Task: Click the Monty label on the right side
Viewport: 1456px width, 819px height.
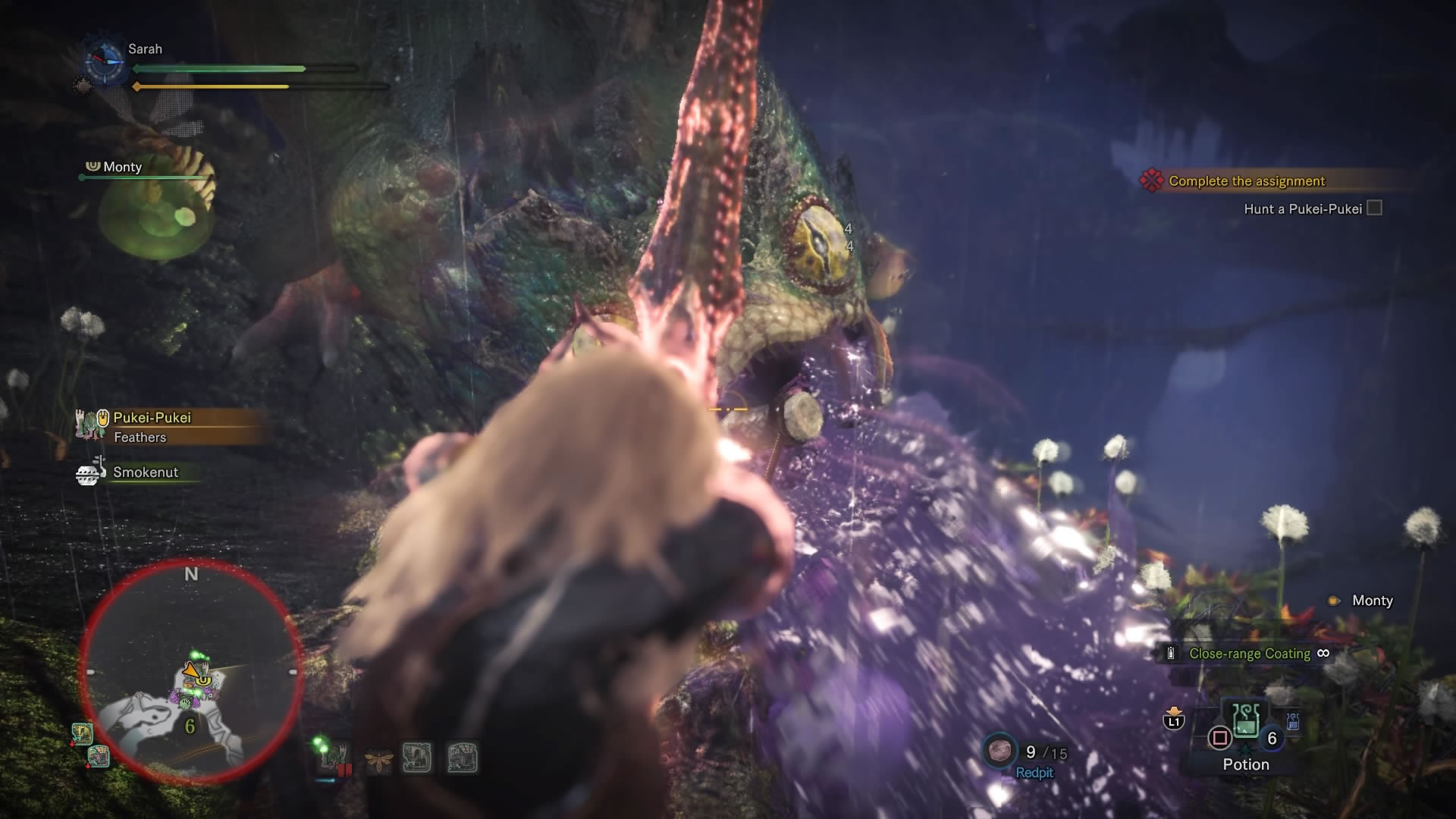Action: (x=1371, y=600)
